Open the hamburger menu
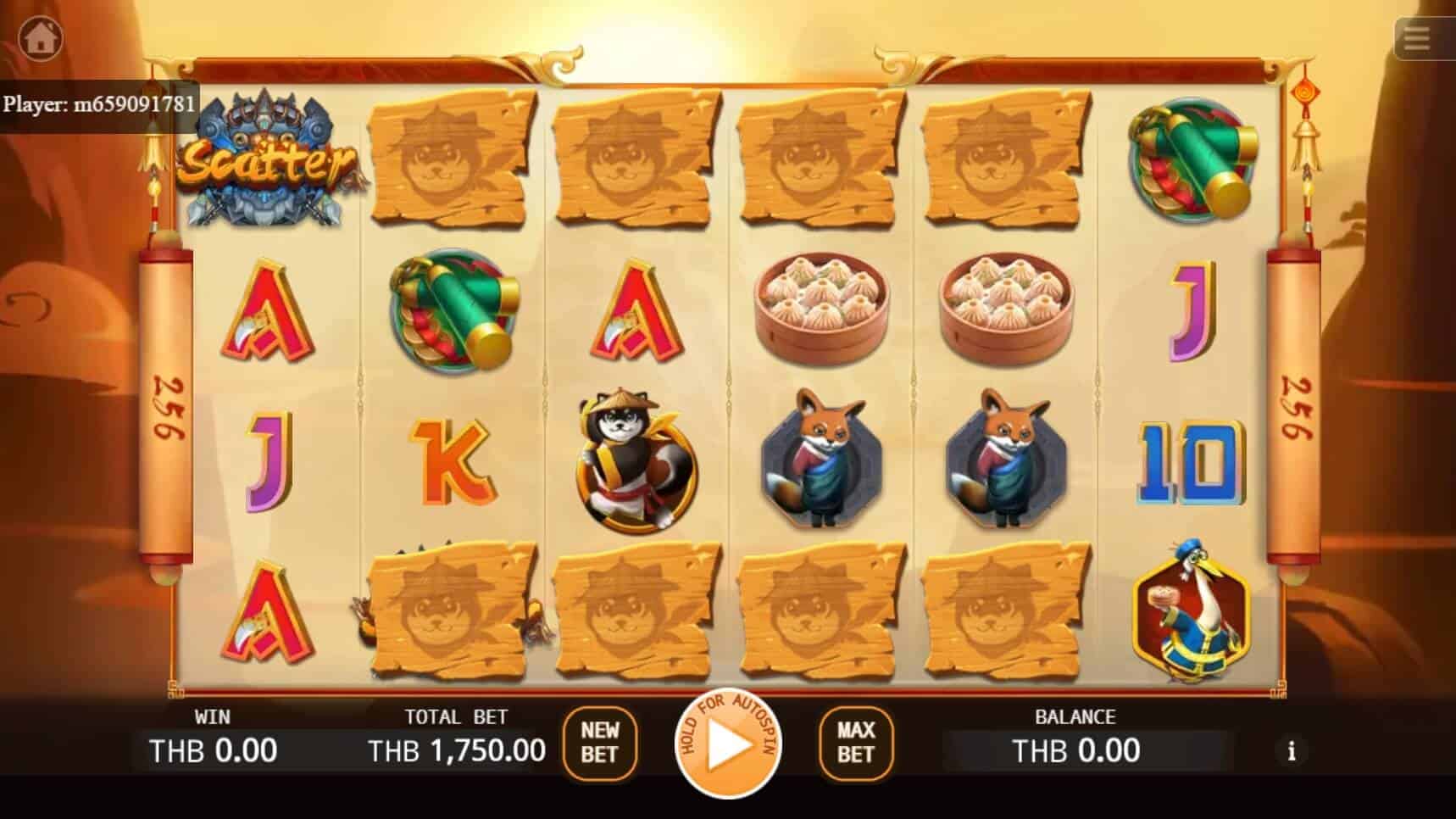This screenshot has height=819, width=1456. (x=1417, y=39)
